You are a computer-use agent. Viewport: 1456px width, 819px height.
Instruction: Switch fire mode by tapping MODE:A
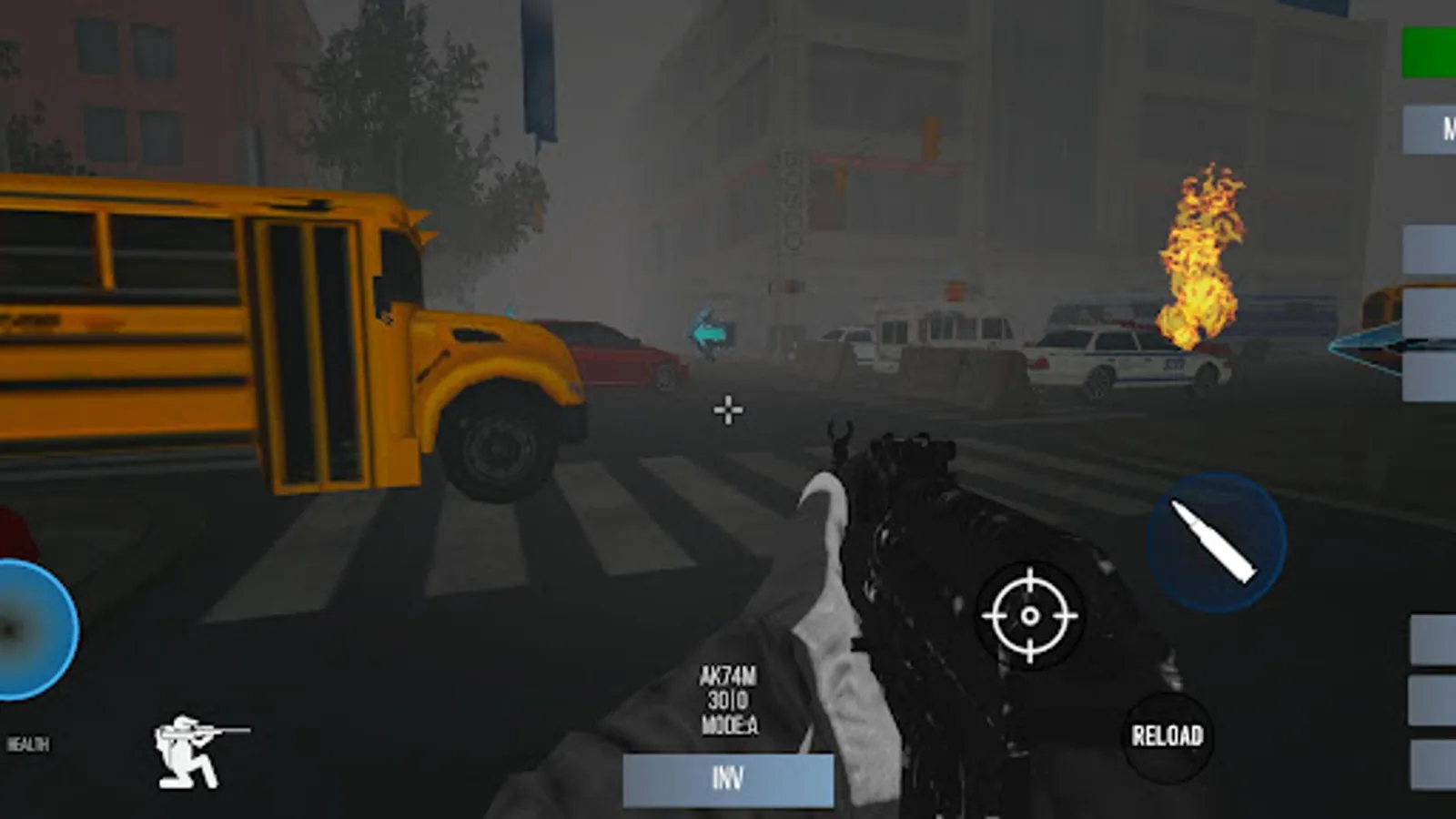pyautogui.click(x=729, y=727)
